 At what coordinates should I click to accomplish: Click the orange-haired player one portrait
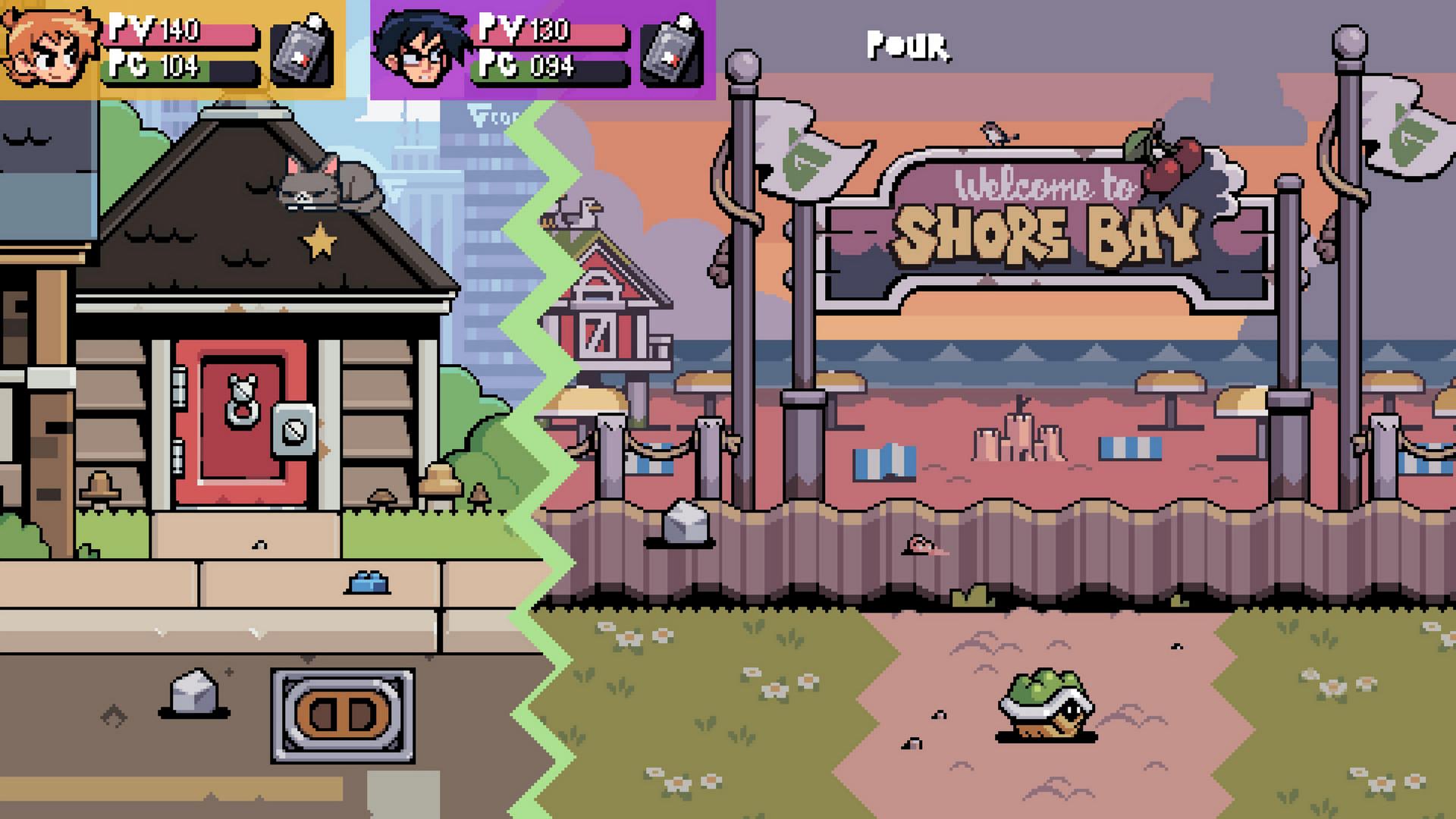[50, 49]
